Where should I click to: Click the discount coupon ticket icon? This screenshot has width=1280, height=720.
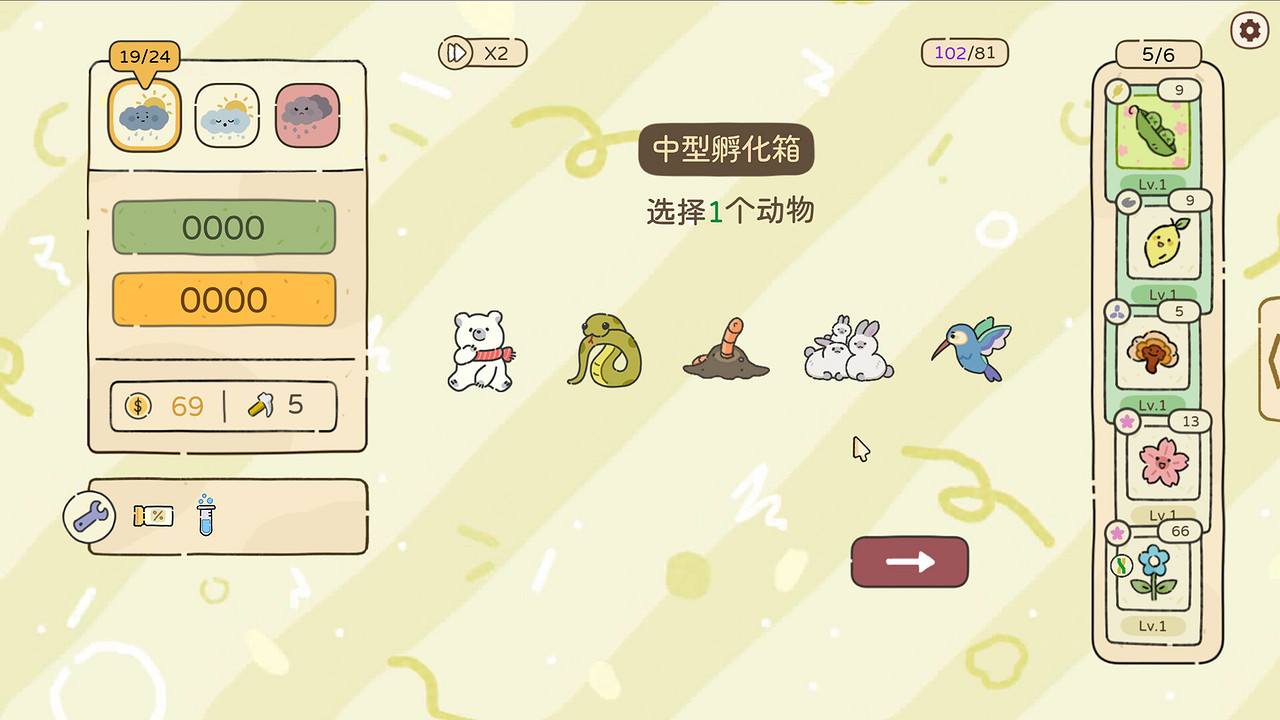coord(153,516)
